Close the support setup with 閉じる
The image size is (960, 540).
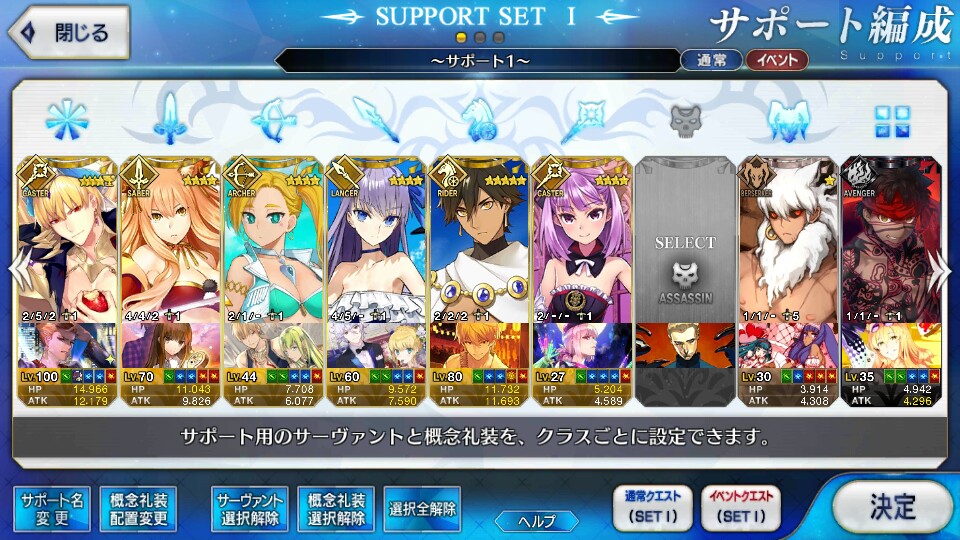(x=66, y=32)
